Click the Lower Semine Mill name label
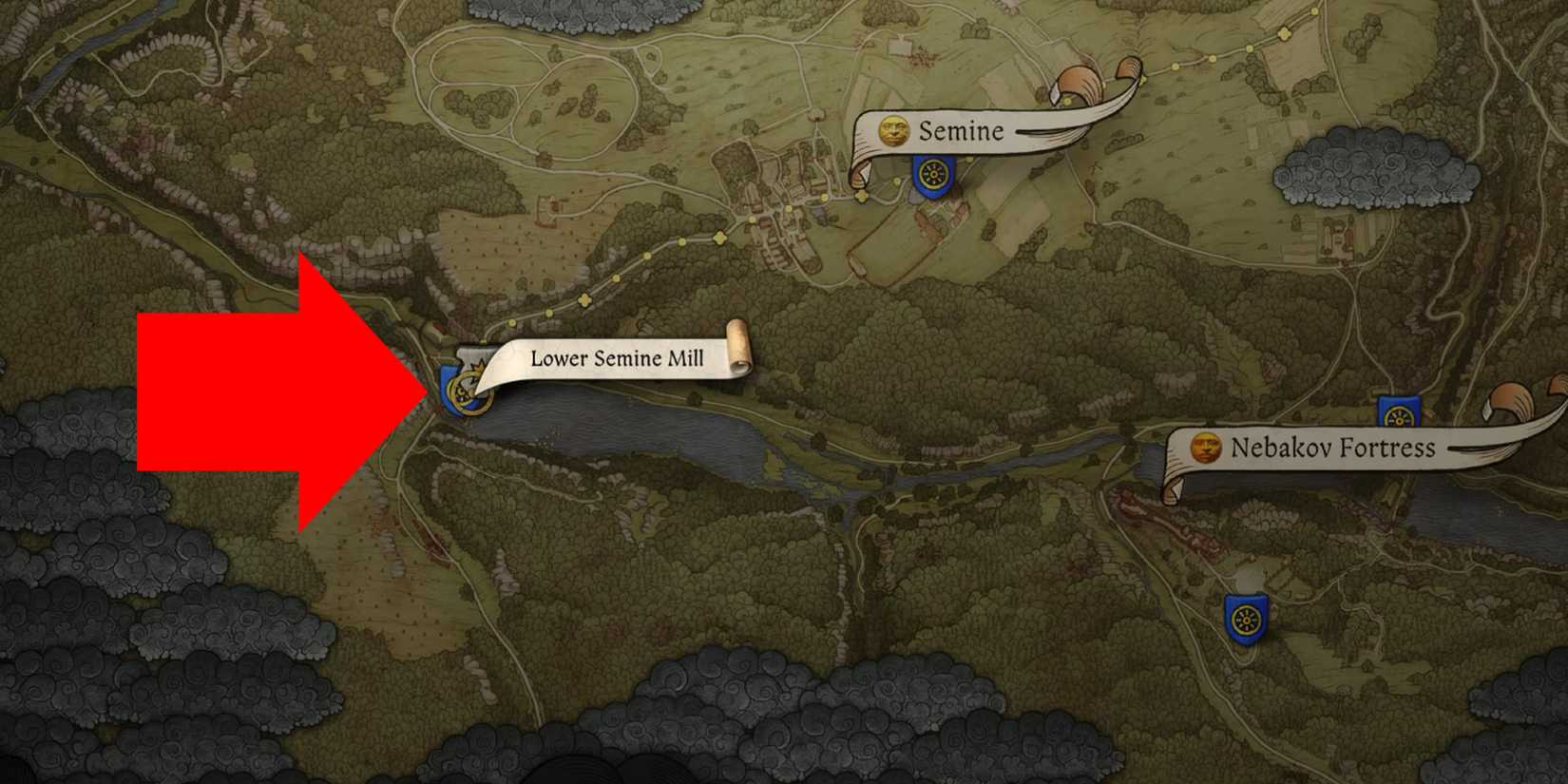 [616, 359]
